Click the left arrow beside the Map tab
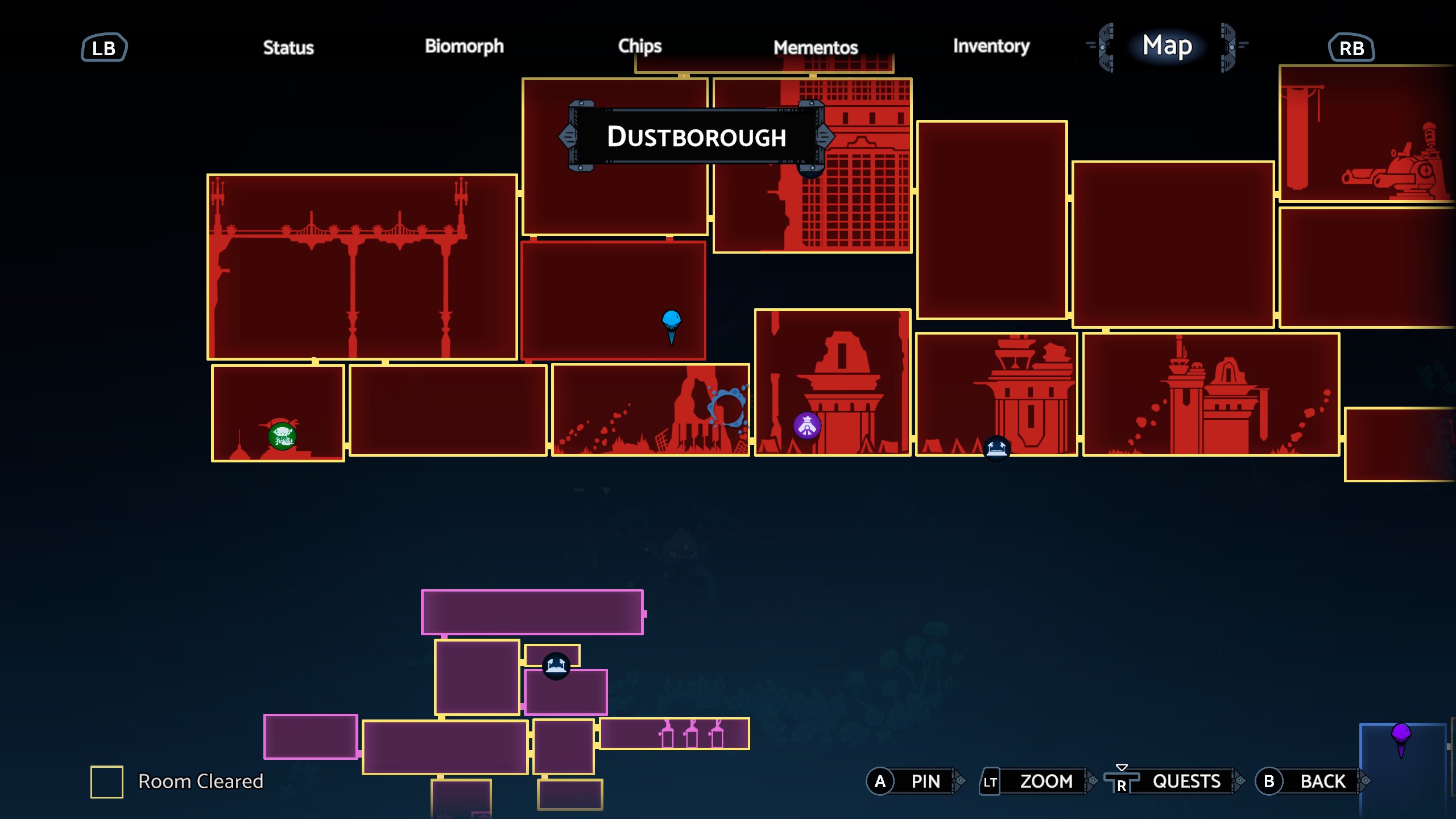Image resolution: width=1456 pixels, height=819 pixels. pos(1104,47)
